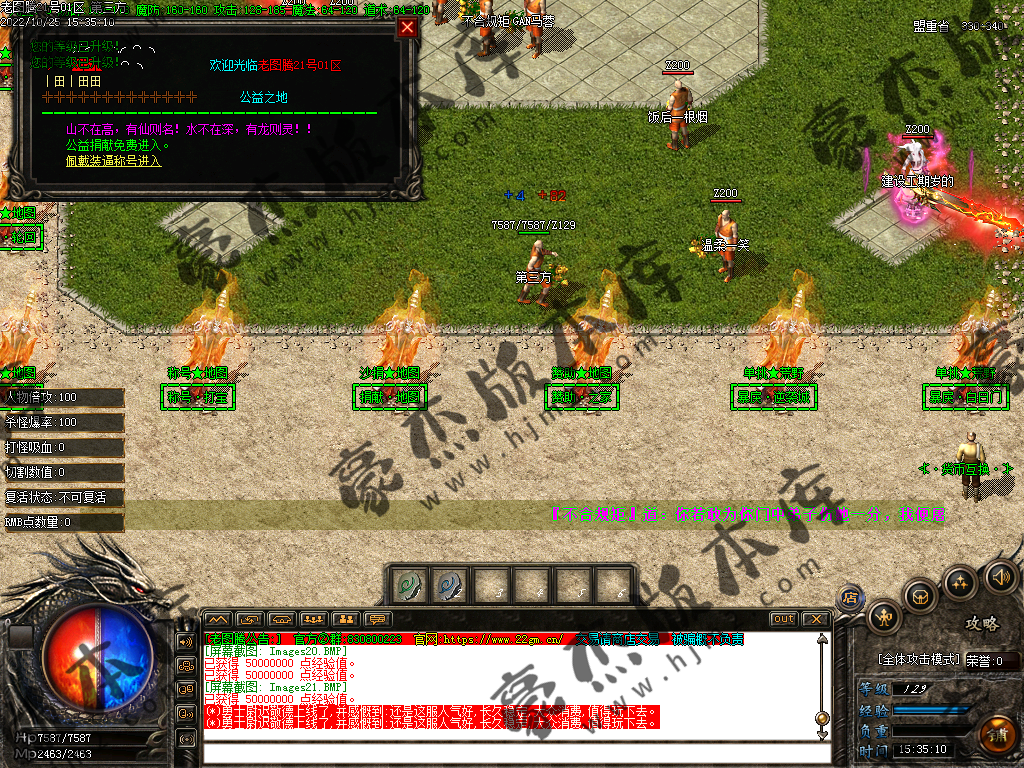Click the chat scrollbar's gold handle

point(822,718)
